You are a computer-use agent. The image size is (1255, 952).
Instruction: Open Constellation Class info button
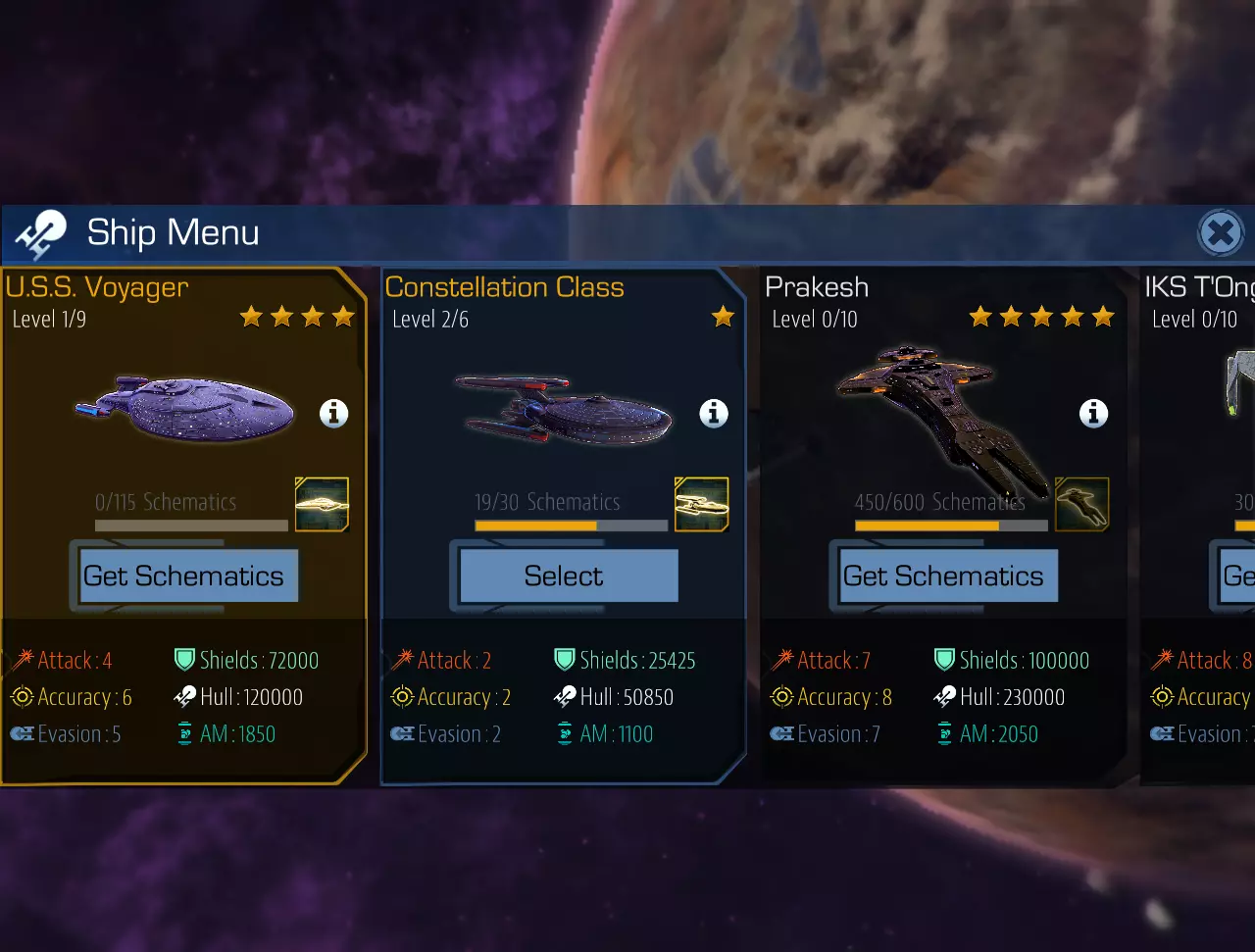tap(714, 414)
